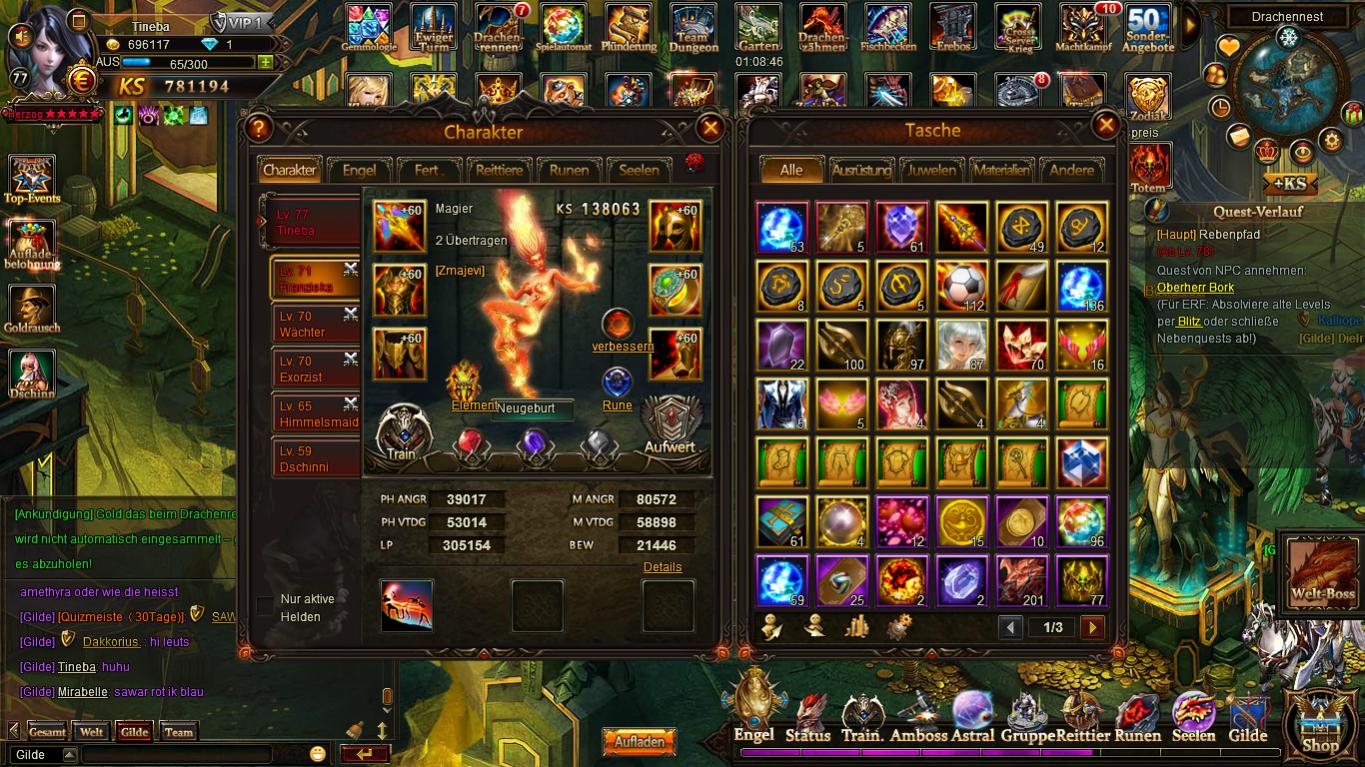Open the Runen tab in Charakter
The height and width of the screenshot is (767, 1365).
point(569,170)
